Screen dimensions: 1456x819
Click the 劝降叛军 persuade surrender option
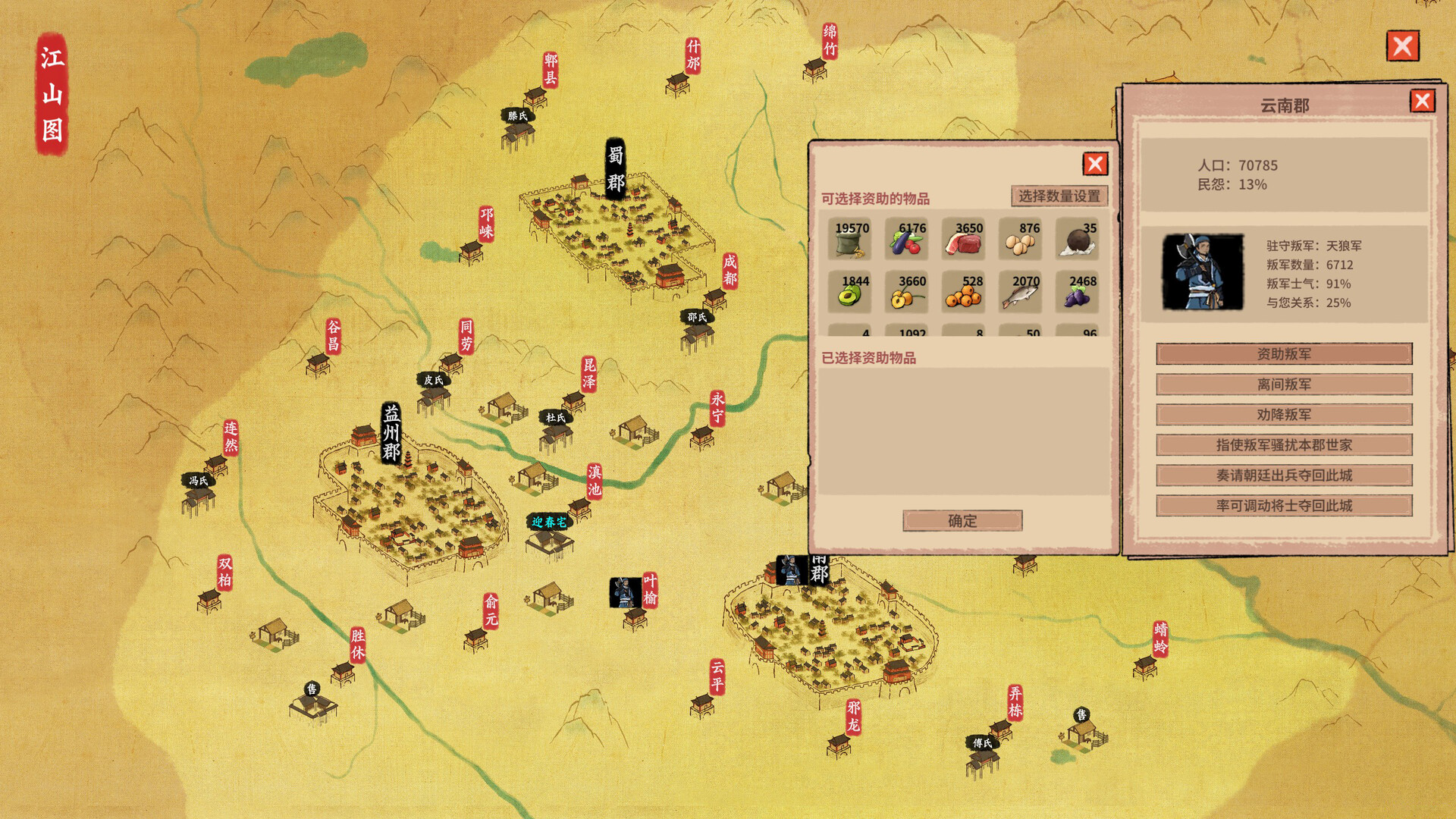[1284, 415]
